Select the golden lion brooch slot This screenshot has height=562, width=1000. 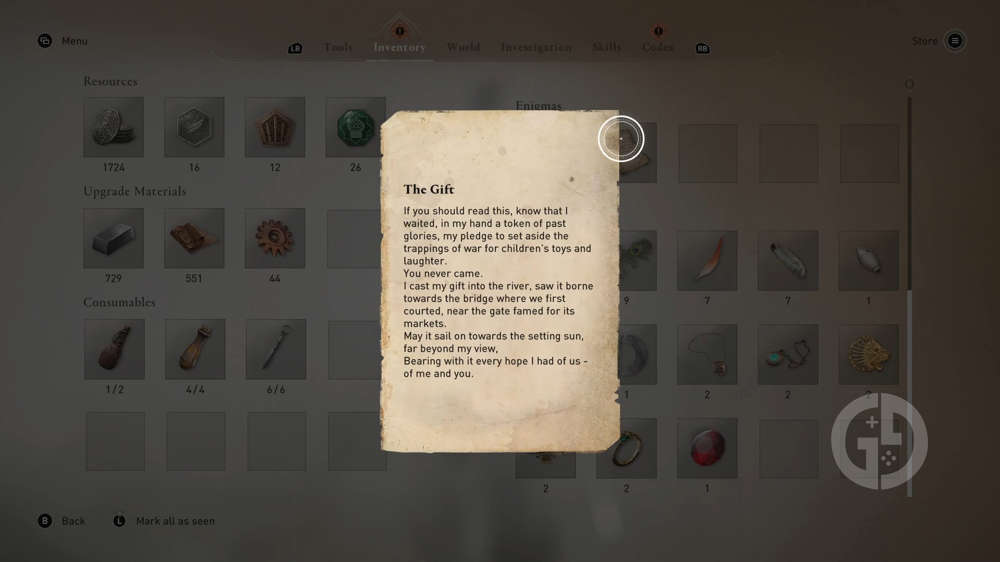point(868,354)
